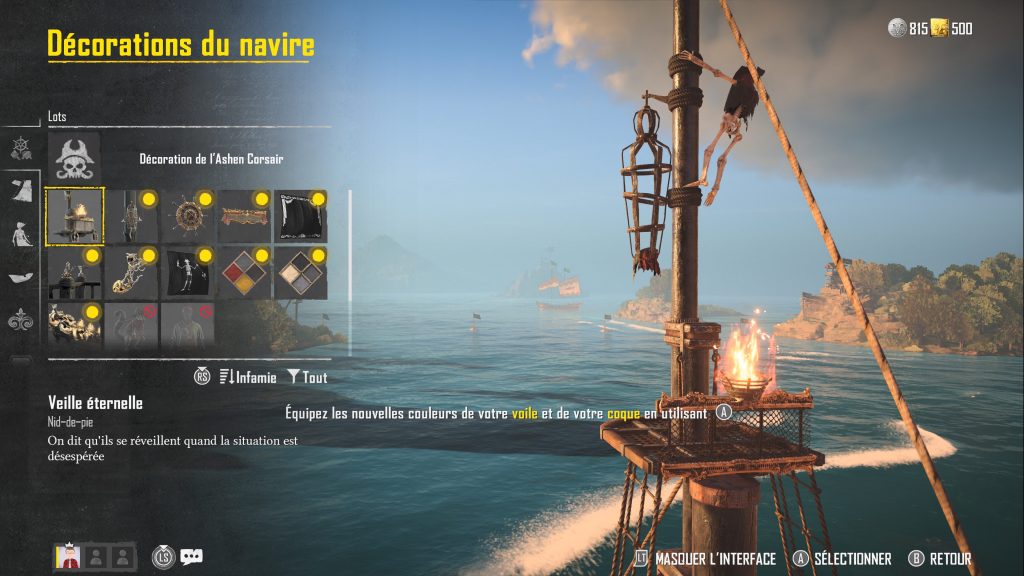Open the chat speech bubble icon
Screen dimensions: 1024x576
point(191,557)
